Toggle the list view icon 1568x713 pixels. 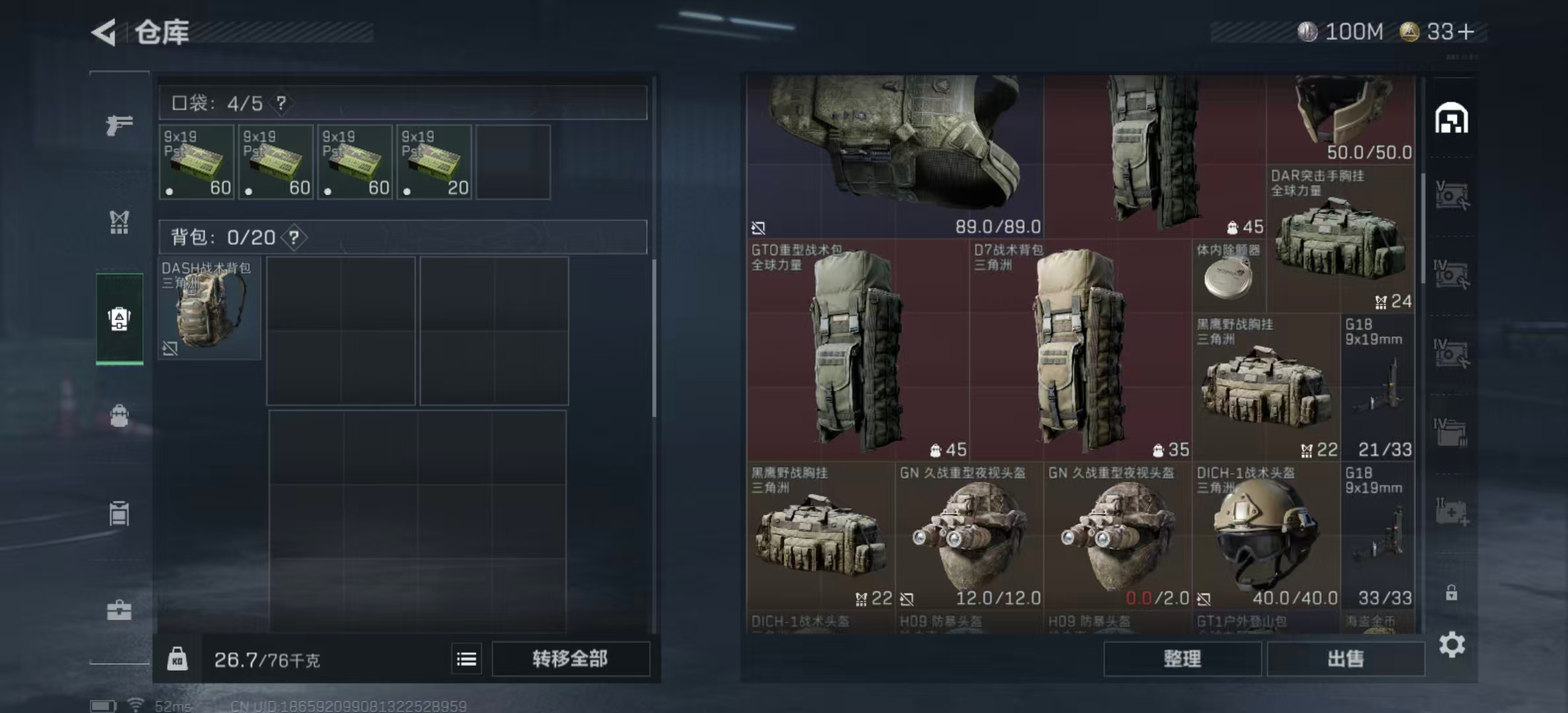(467, 659)
